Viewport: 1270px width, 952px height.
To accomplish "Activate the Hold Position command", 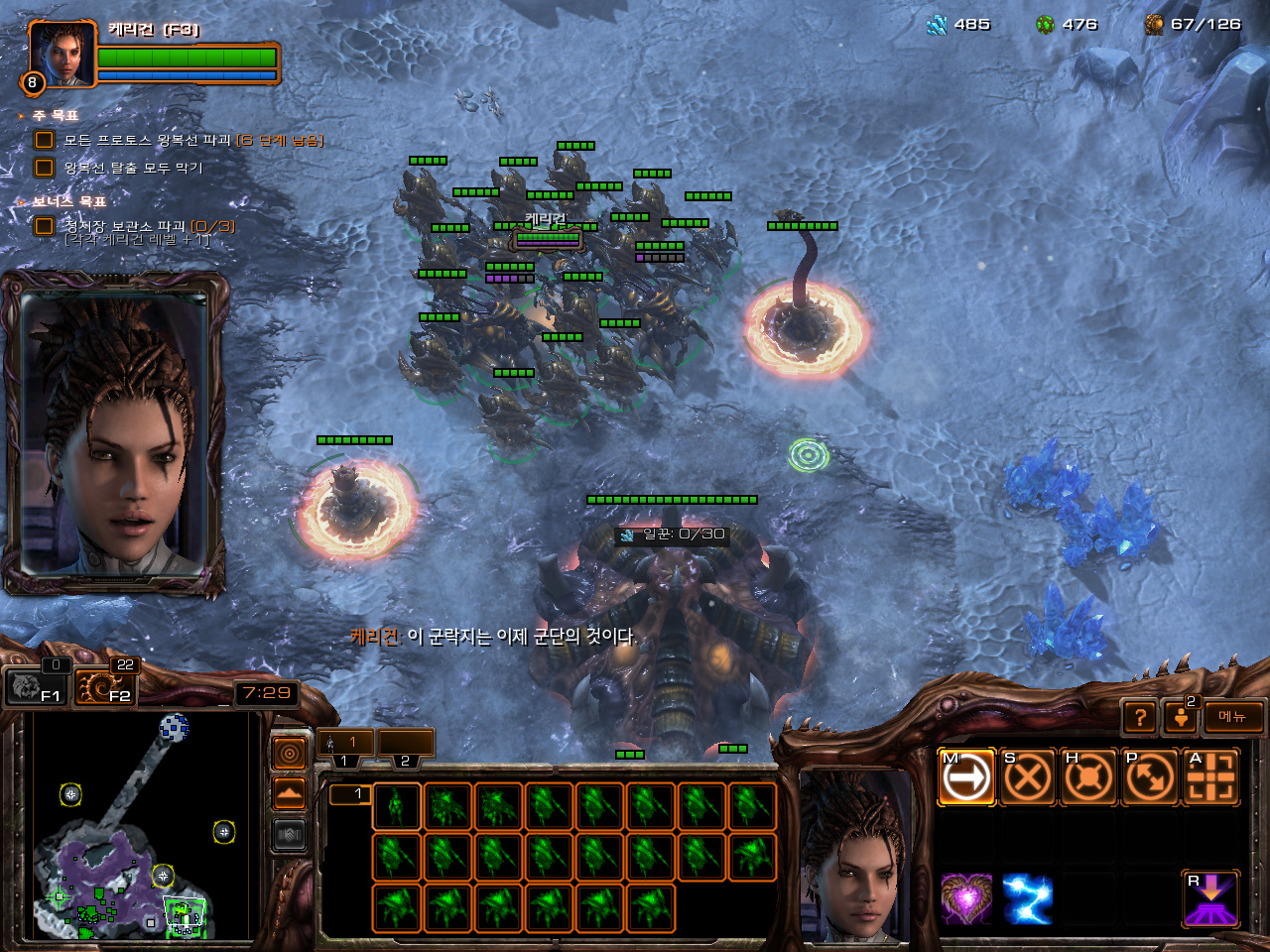I will point(1088,776).
